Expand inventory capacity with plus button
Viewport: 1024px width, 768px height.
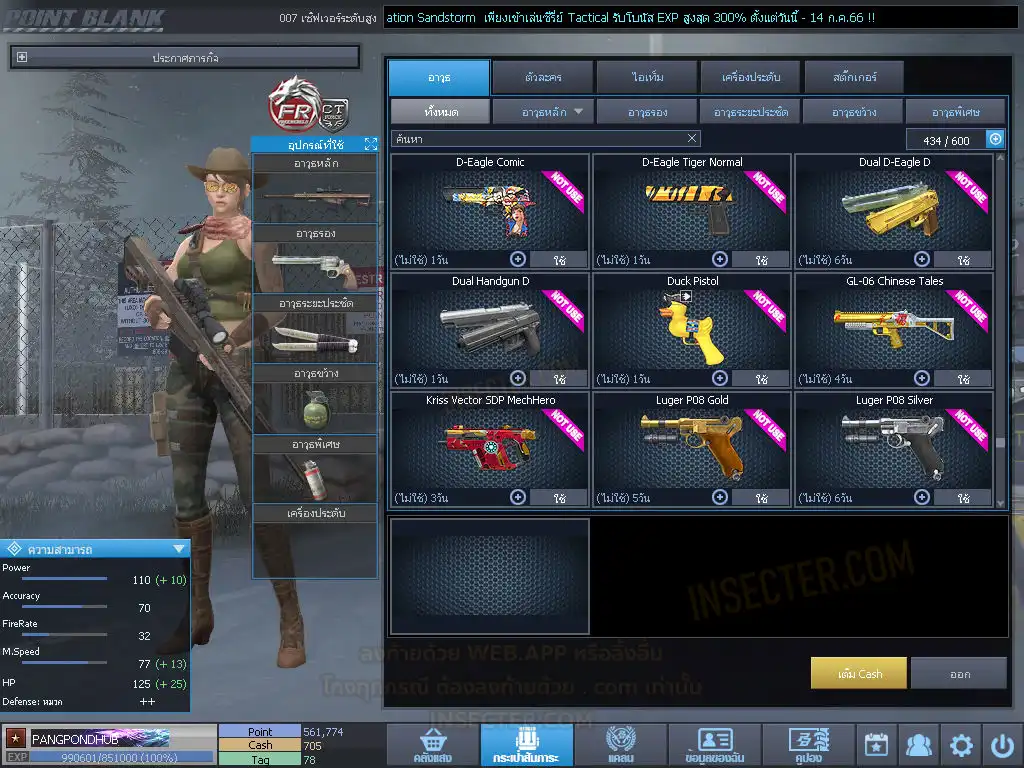pos(995,139)
